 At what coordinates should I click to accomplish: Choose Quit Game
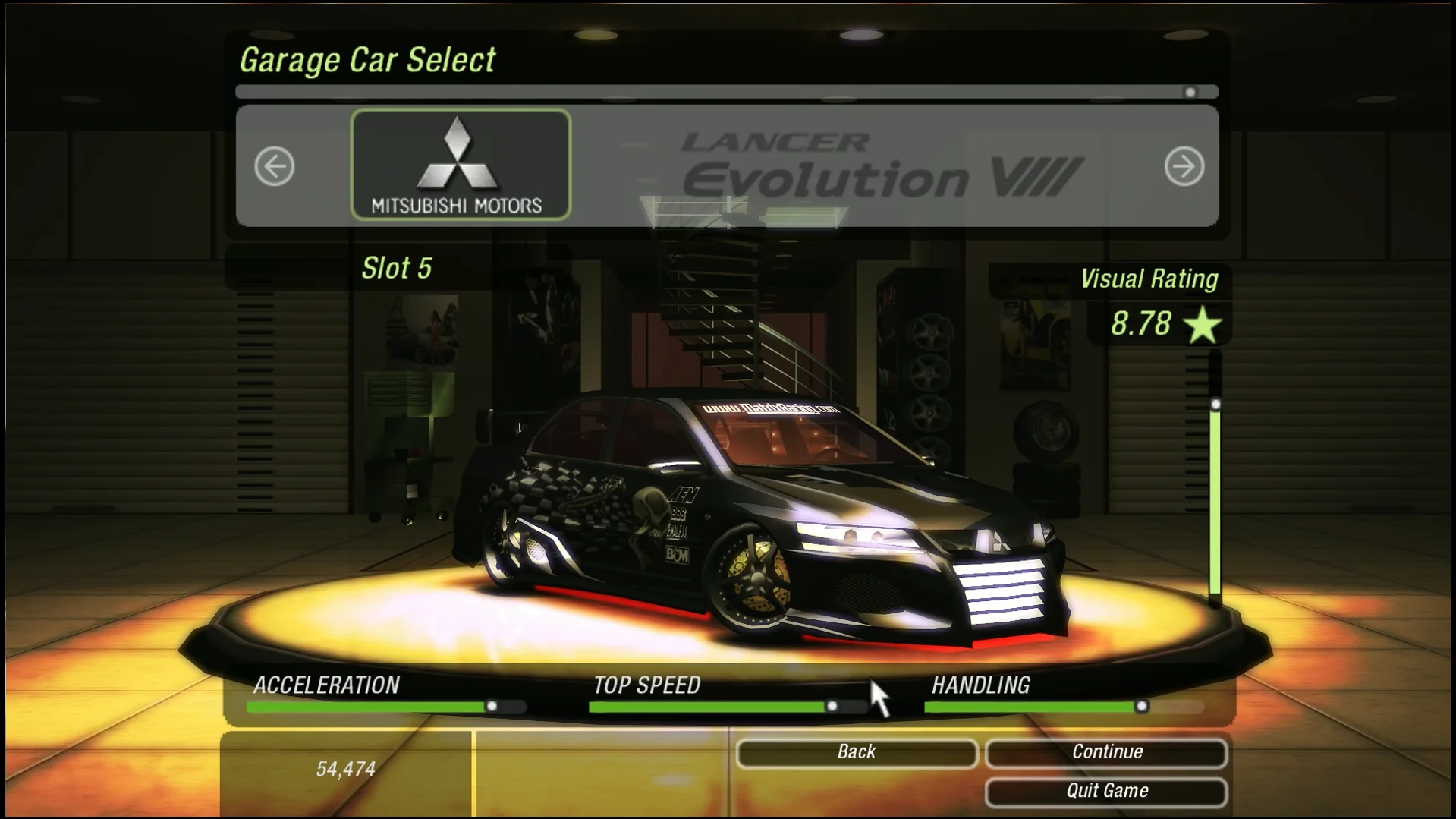1106,792
